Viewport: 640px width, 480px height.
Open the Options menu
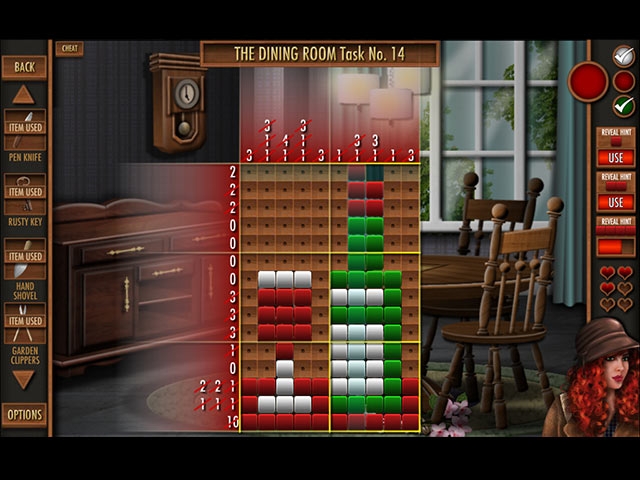(x=24, y=414)
